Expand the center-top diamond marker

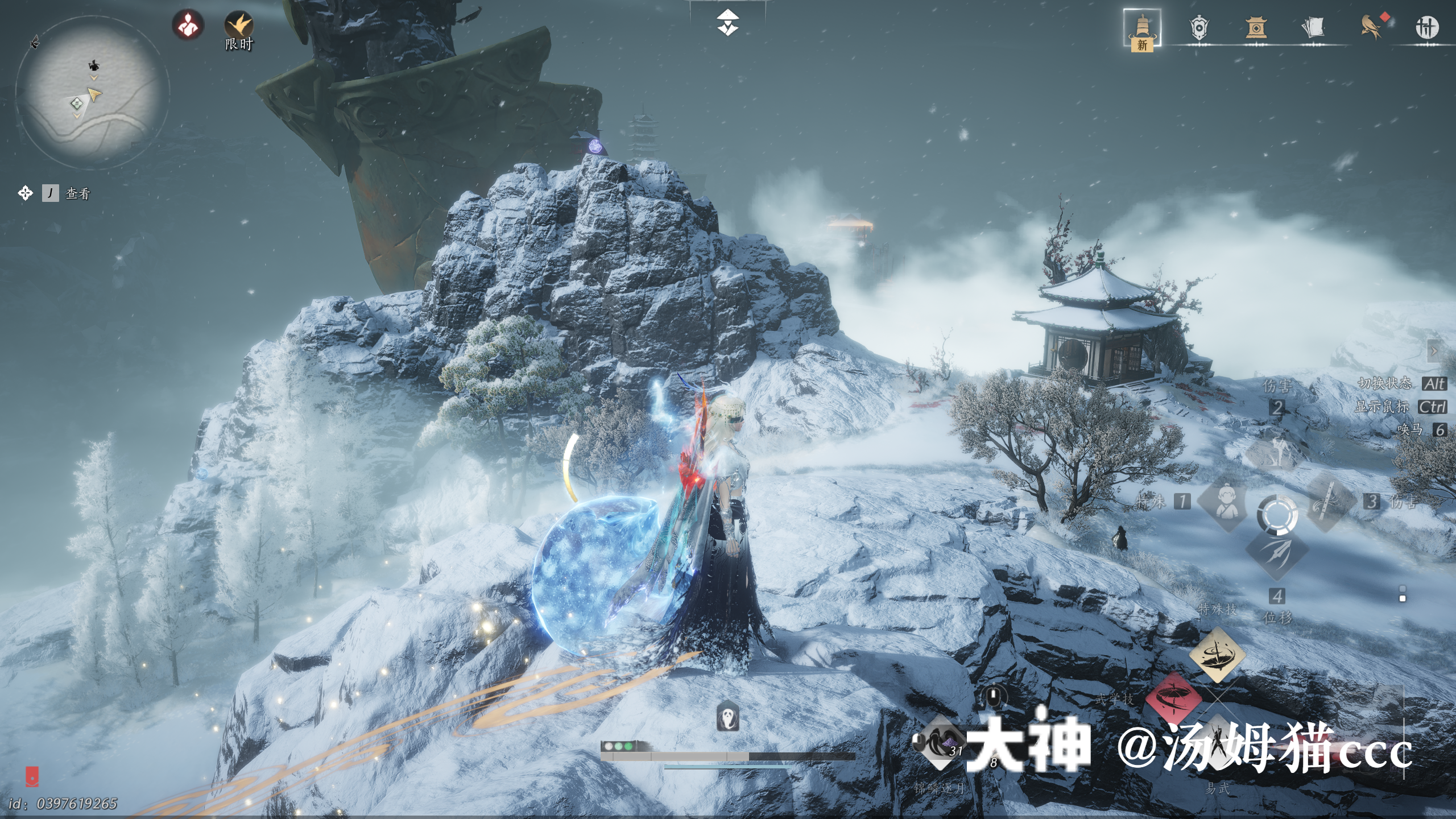[727, 23]
